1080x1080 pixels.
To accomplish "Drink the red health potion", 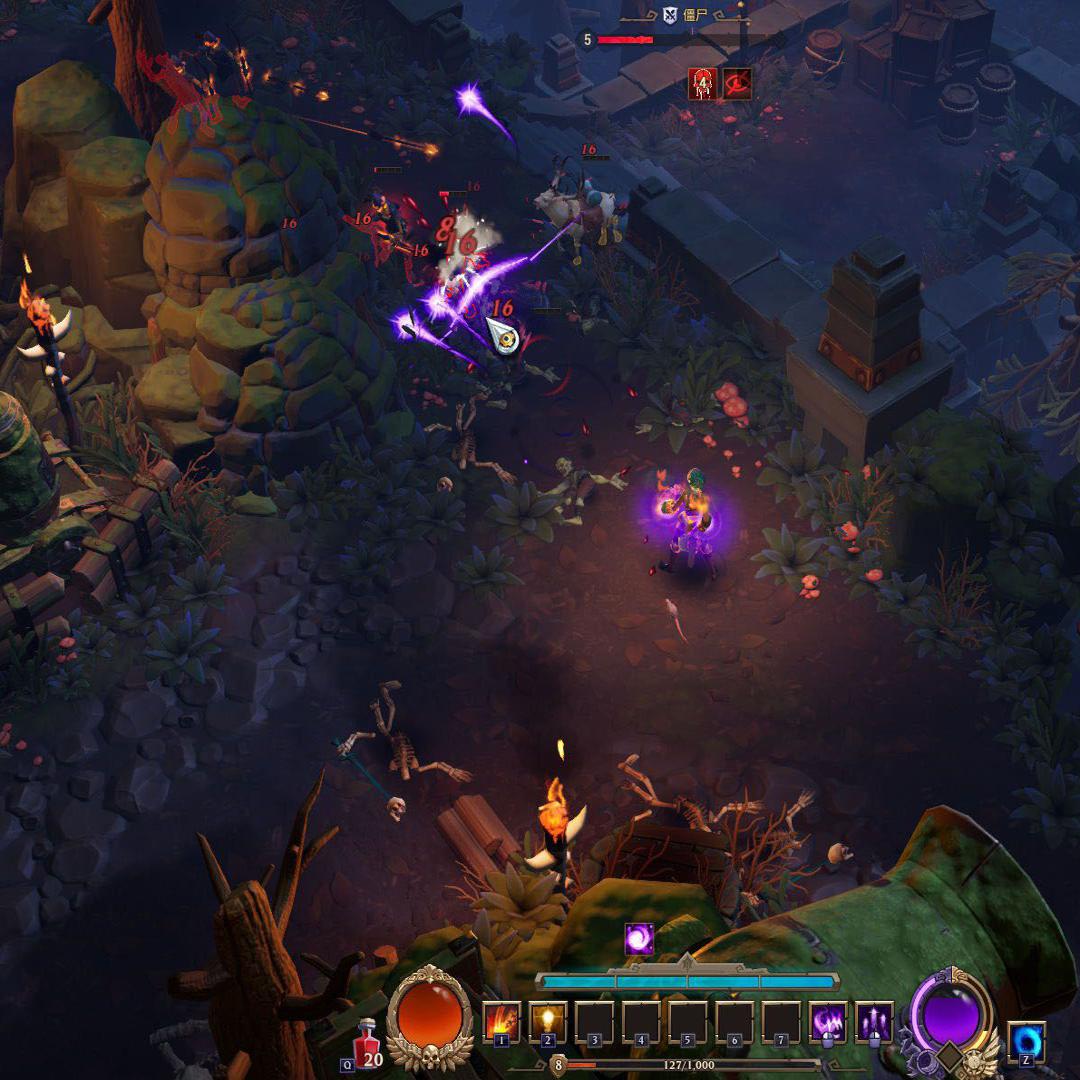I will point(368,1042).
